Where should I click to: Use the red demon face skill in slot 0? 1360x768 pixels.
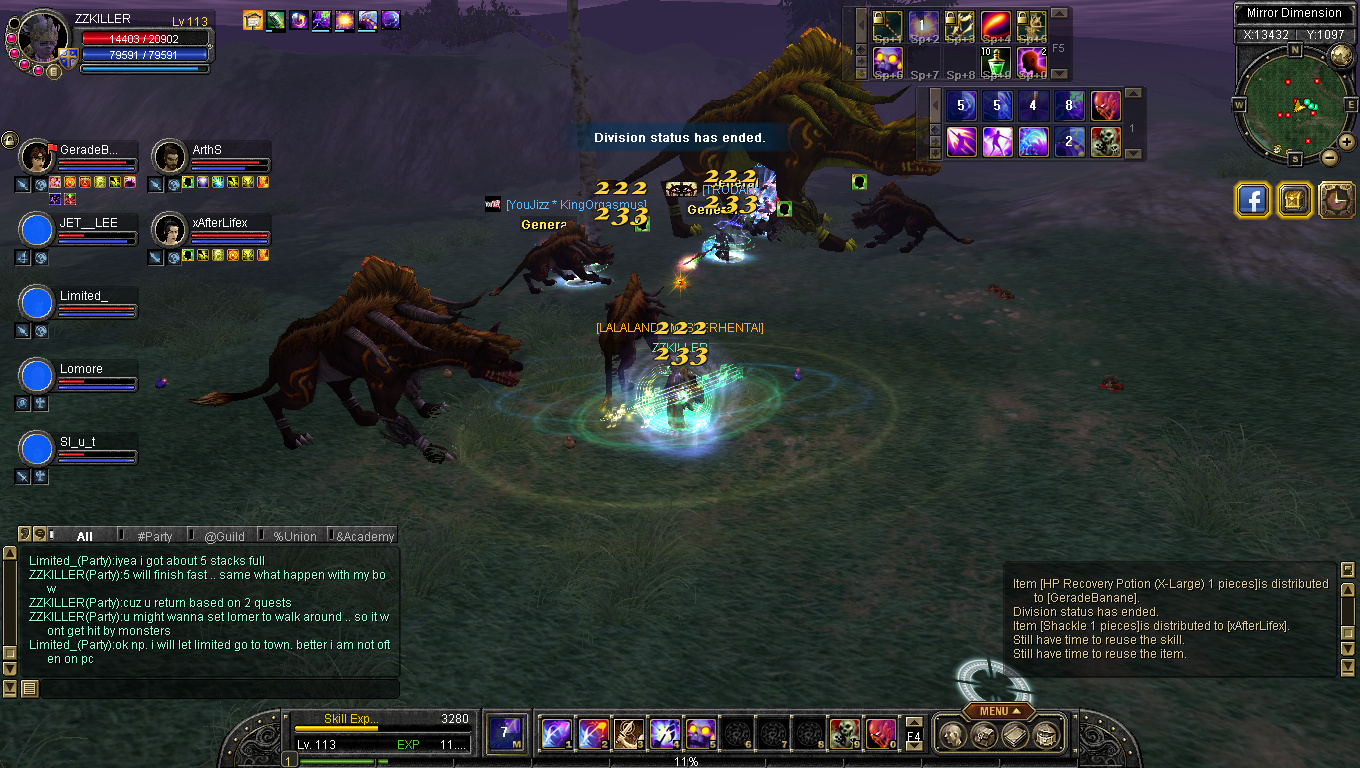[880, 734]
